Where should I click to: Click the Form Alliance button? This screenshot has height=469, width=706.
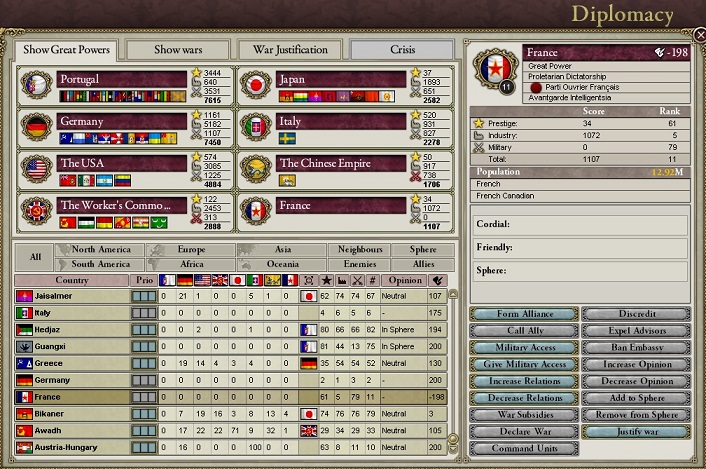[x=524, y=314]
